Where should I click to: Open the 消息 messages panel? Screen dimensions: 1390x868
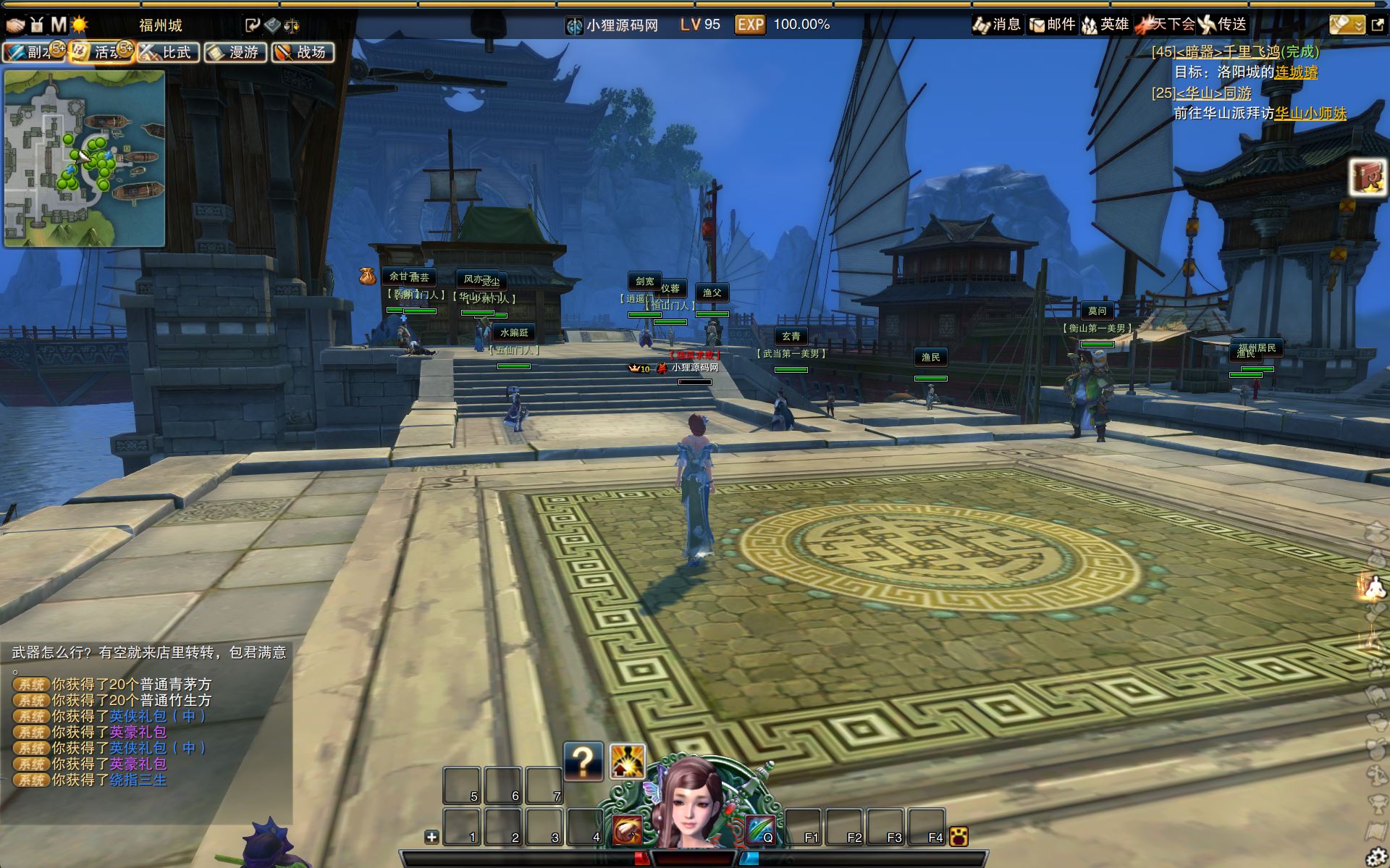(996, 25)
